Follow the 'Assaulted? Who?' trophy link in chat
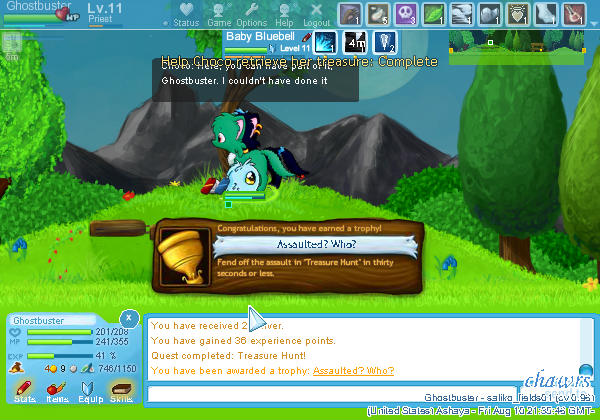The height and width of the screenshot is (420, 600). (x=353, y=371)
